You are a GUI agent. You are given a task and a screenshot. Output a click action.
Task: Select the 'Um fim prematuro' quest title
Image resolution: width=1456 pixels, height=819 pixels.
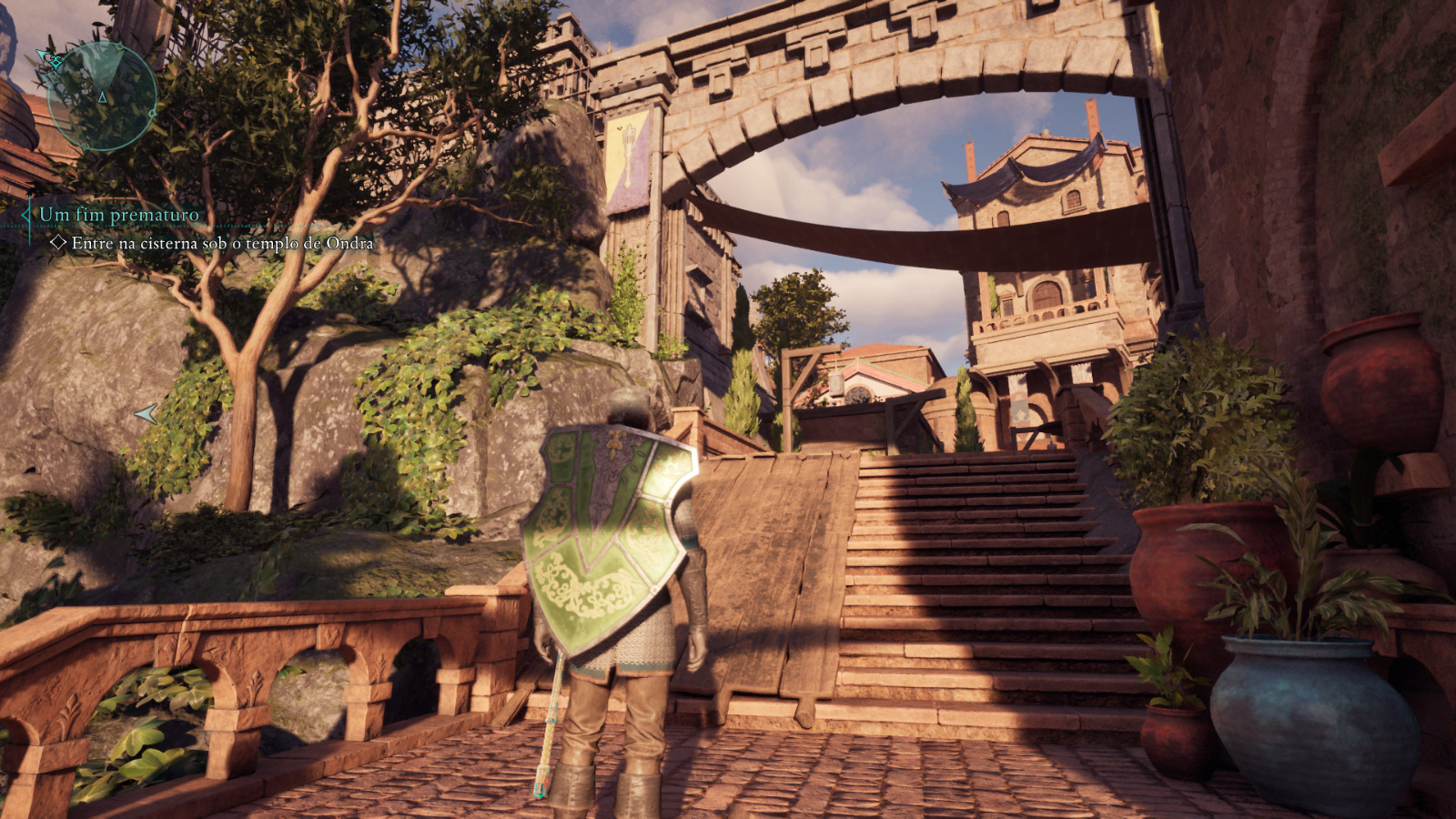[x=119, y=215]
